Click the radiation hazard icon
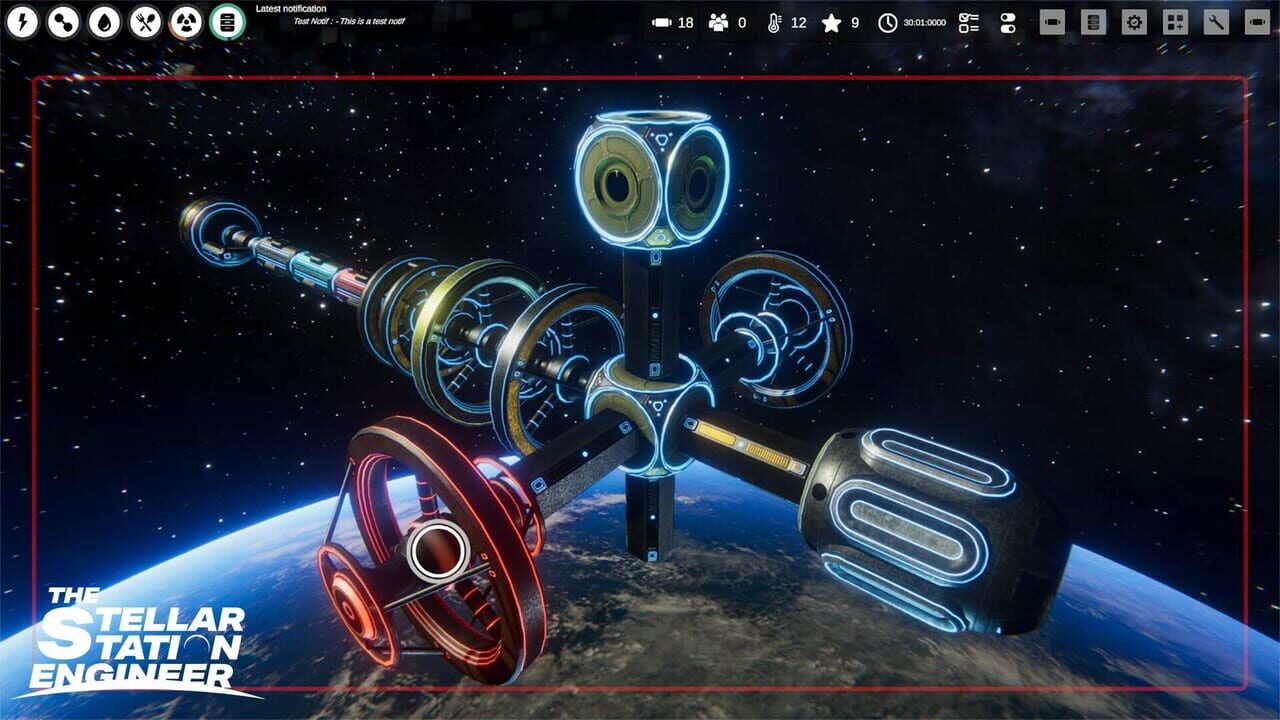Viewport: 1280px width, 720px height. 187,21
